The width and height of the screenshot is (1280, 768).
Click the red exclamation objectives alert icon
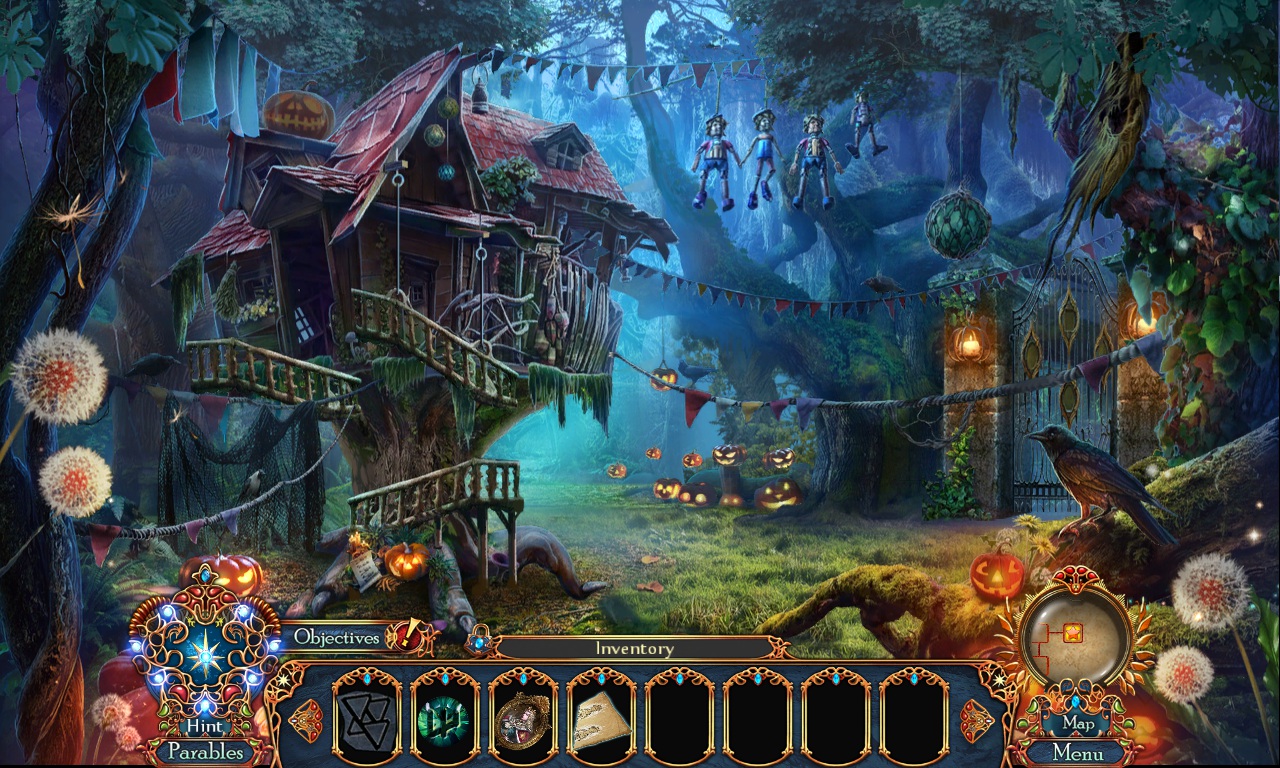(404, 638)
